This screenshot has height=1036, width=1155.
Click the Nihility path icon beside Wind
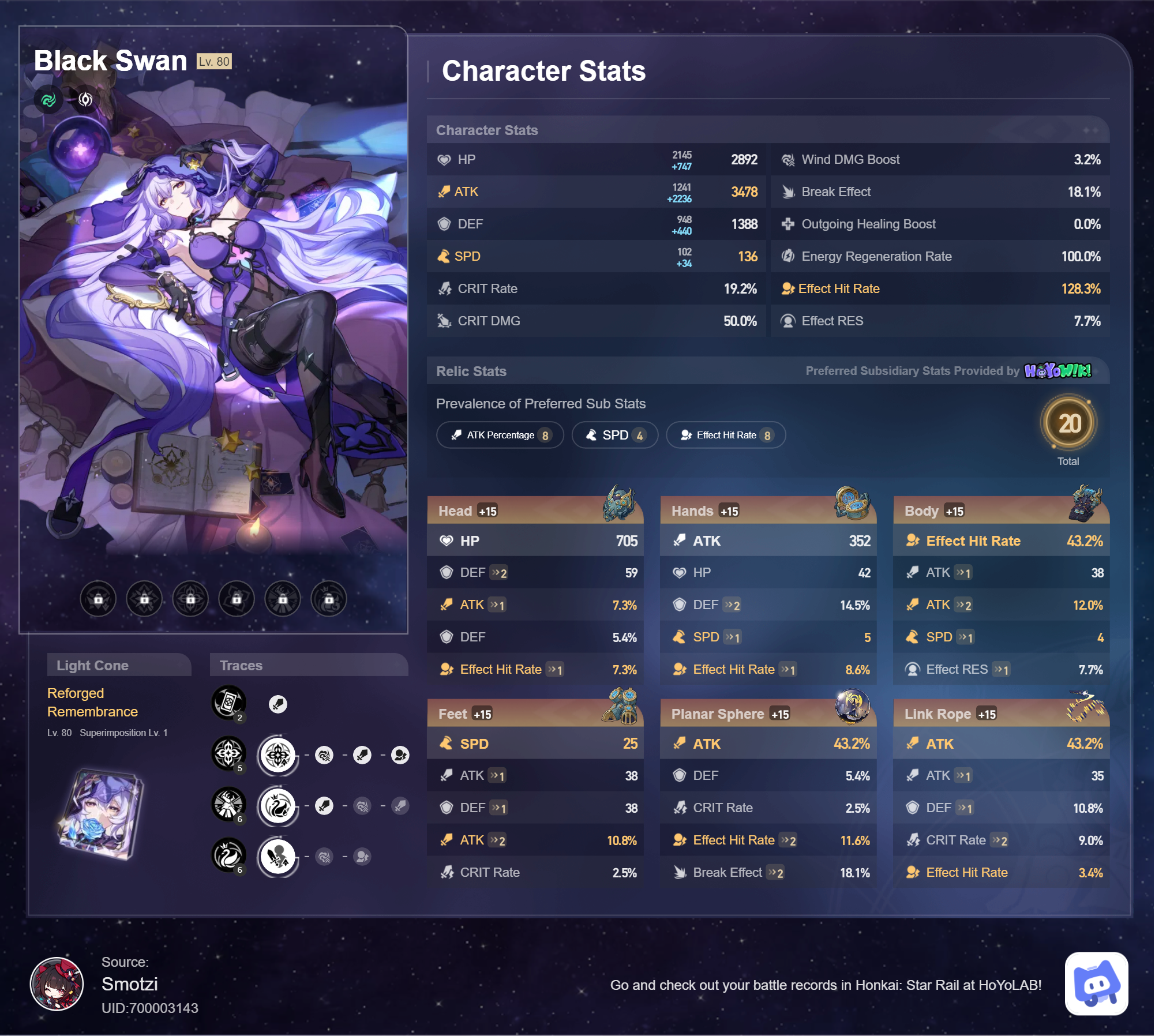(85, 100)
